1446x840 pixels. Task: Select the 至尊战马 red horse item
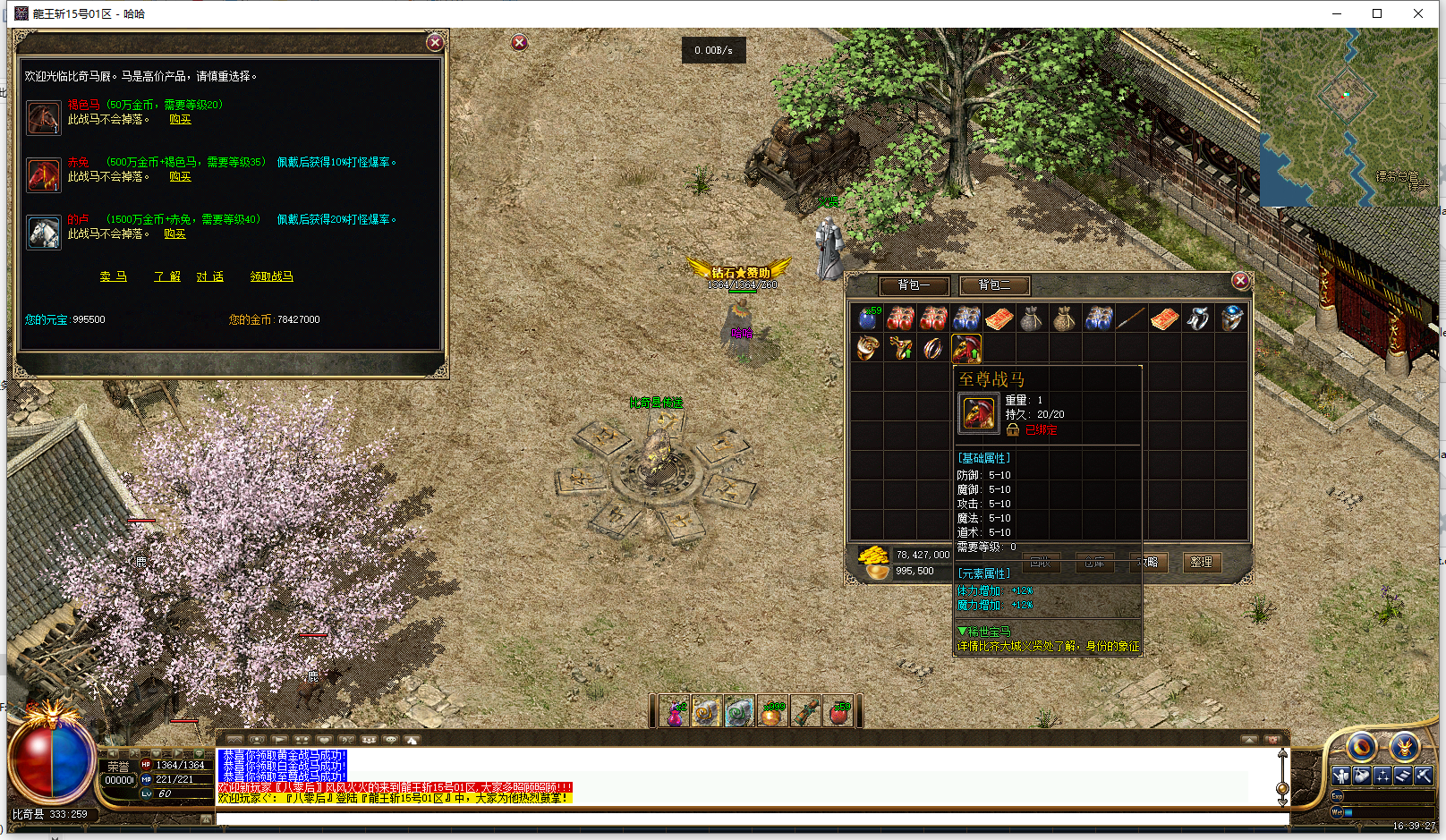[966, 347]
